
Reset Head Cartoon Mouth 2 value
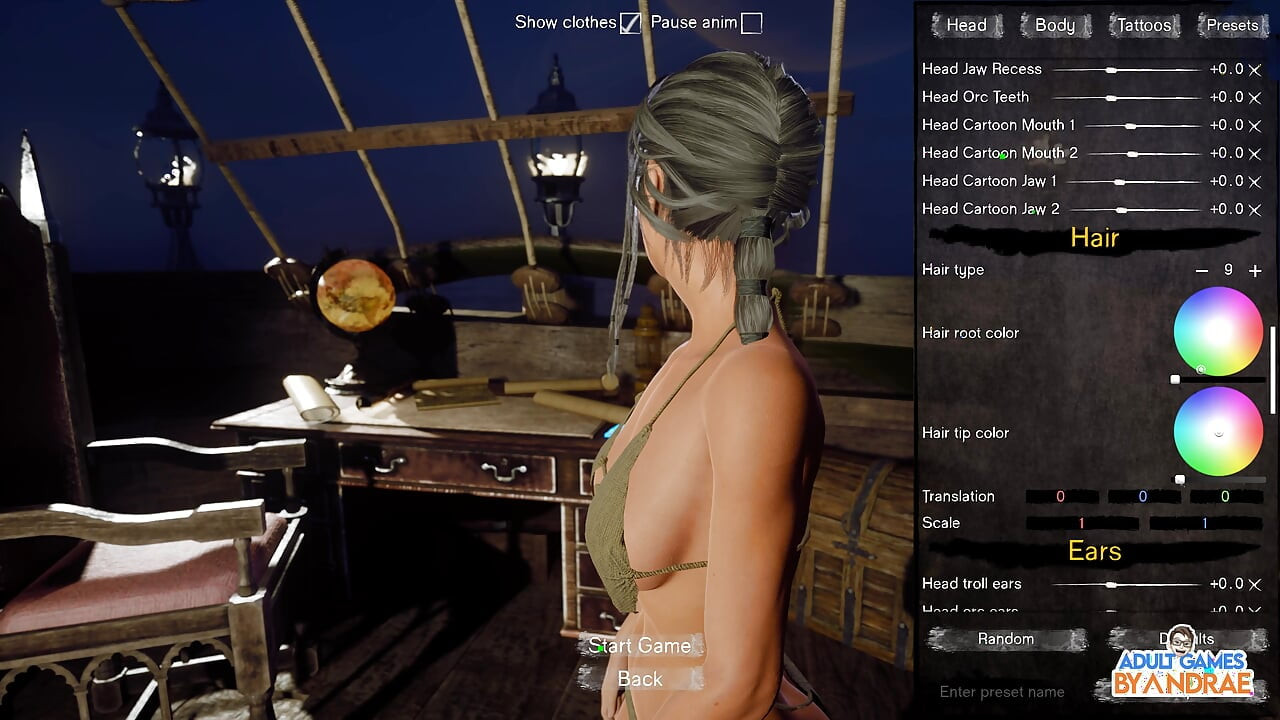click(x=1256, y=153)
